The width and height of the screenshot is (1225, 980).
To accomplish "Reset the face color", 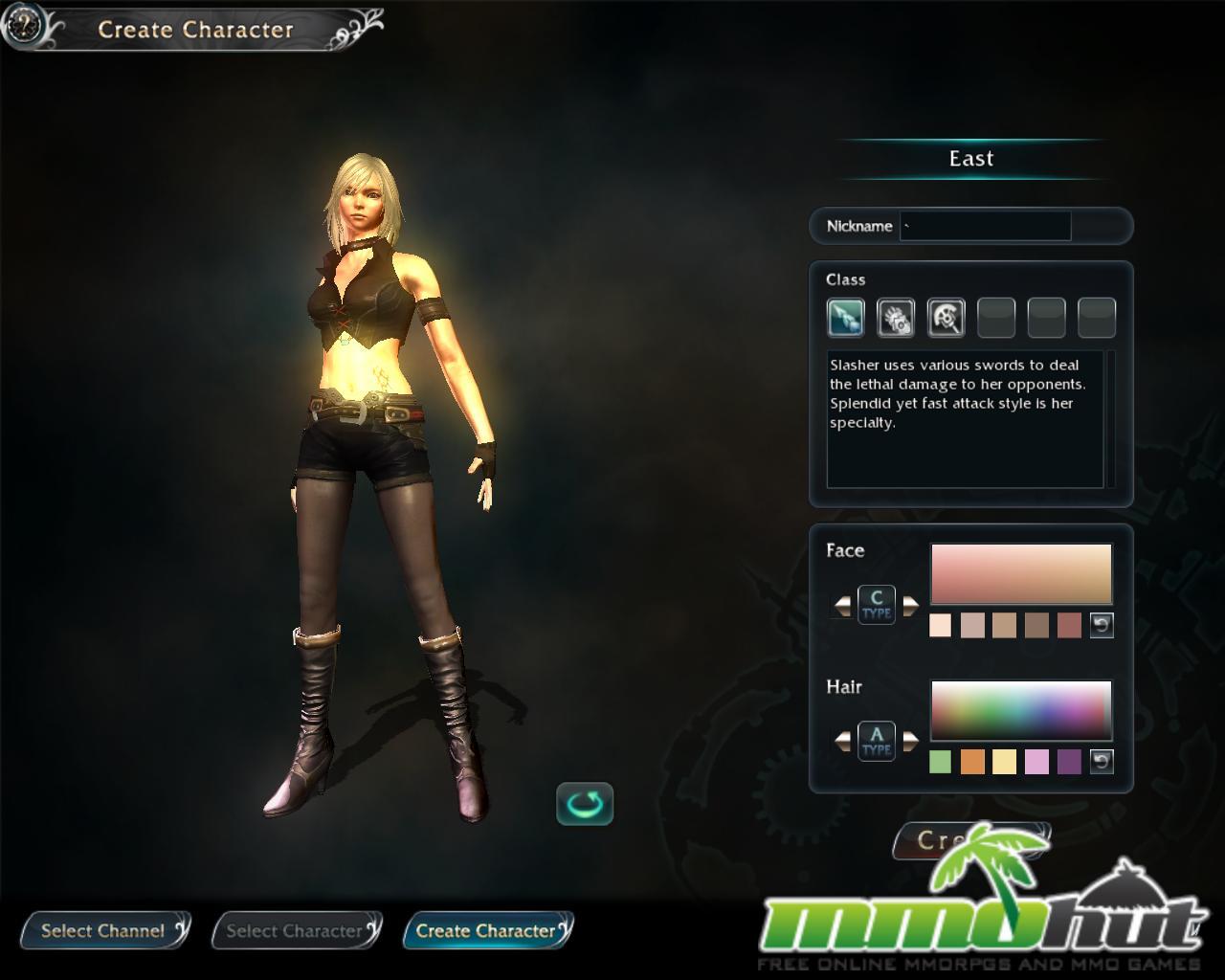I will (1102, 625).
